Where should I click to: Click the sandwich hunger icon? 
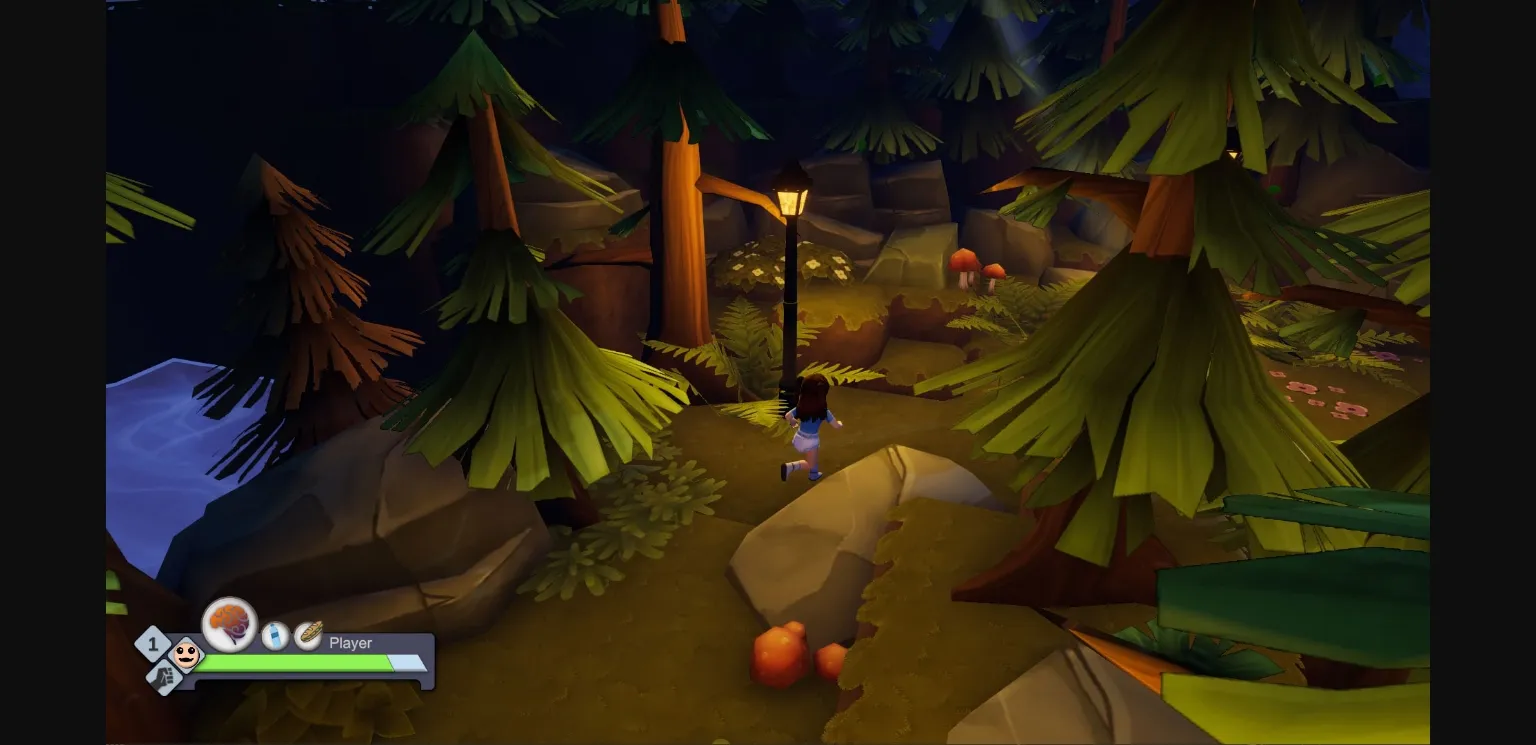pyautogui.click(x=307, y=634)
